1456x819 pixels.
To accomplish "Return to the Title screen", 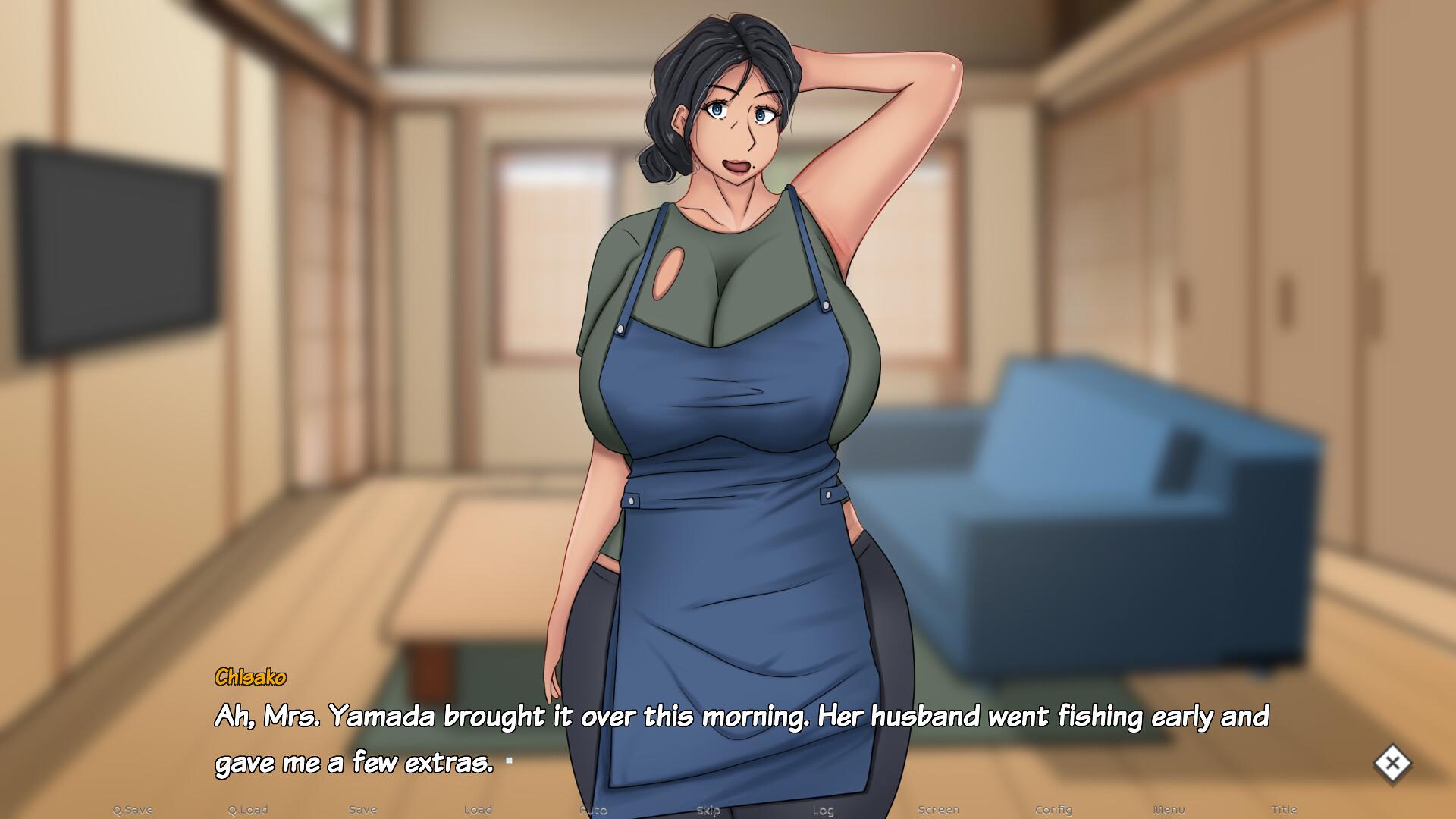I will [x=1285, y=809].
